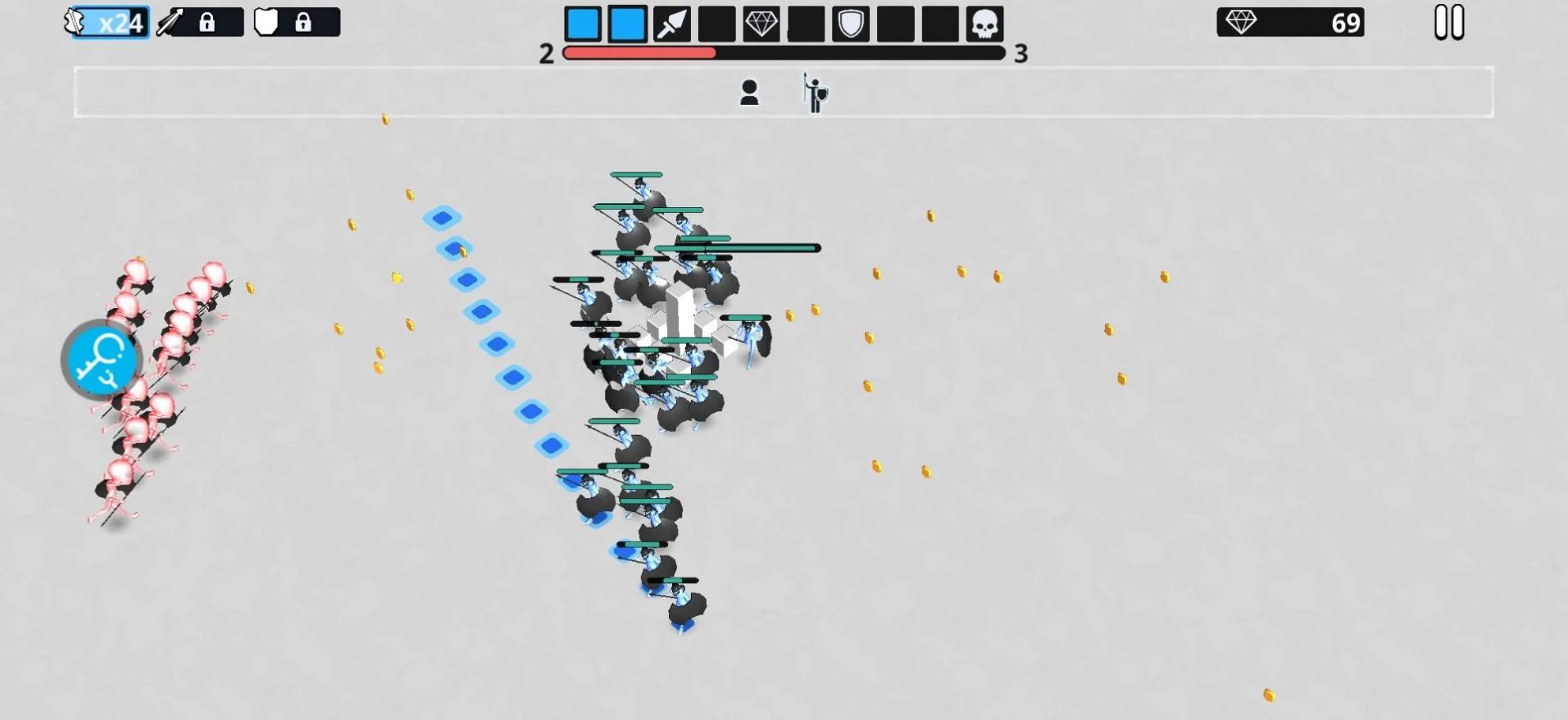Click the number 3 at the progress bar end
Viewport: 1568px width, 720px height.
(1020, 56)
